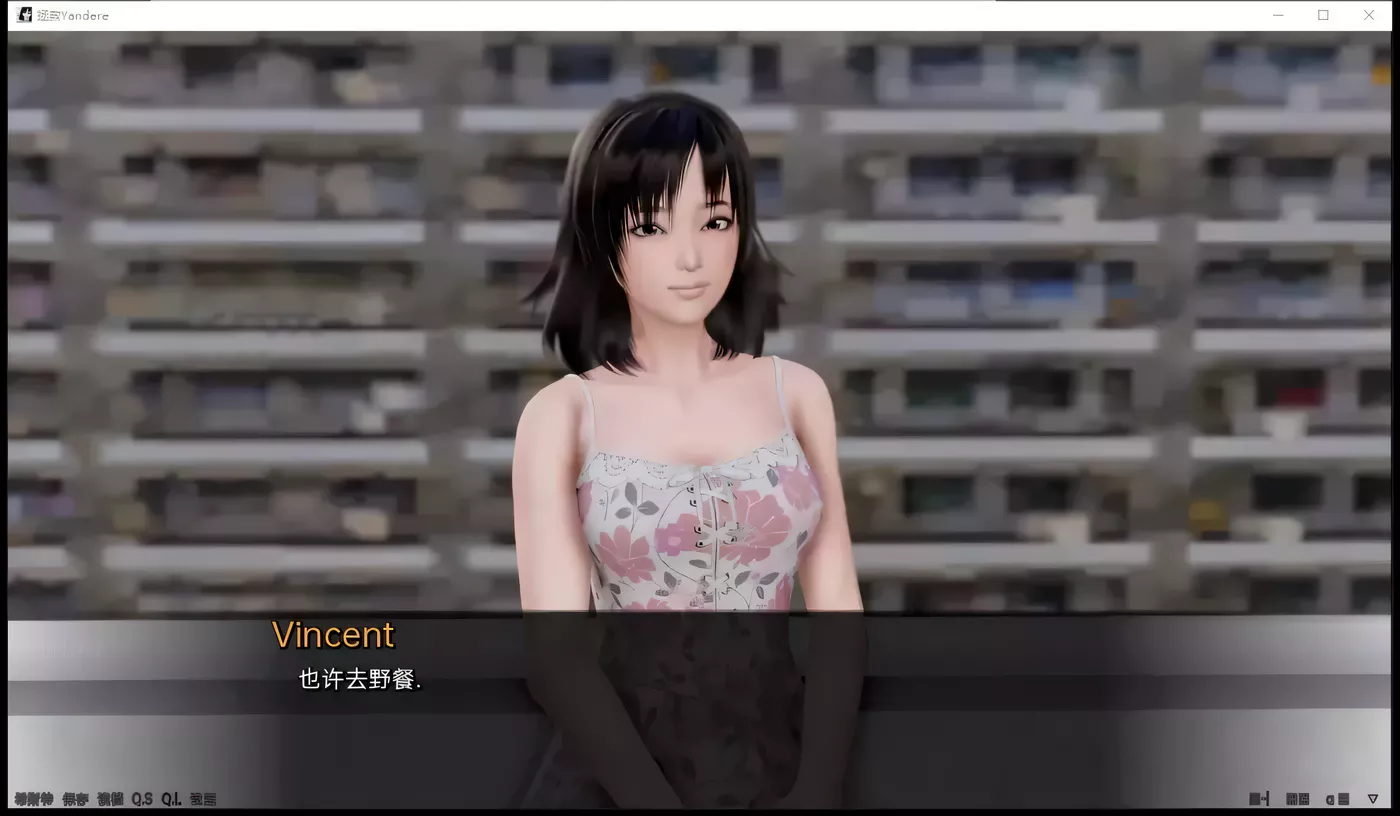This screenshot has height=816, width=1400.
Task: Click the game icon on the title bar
Action: (x=22, y=14)
